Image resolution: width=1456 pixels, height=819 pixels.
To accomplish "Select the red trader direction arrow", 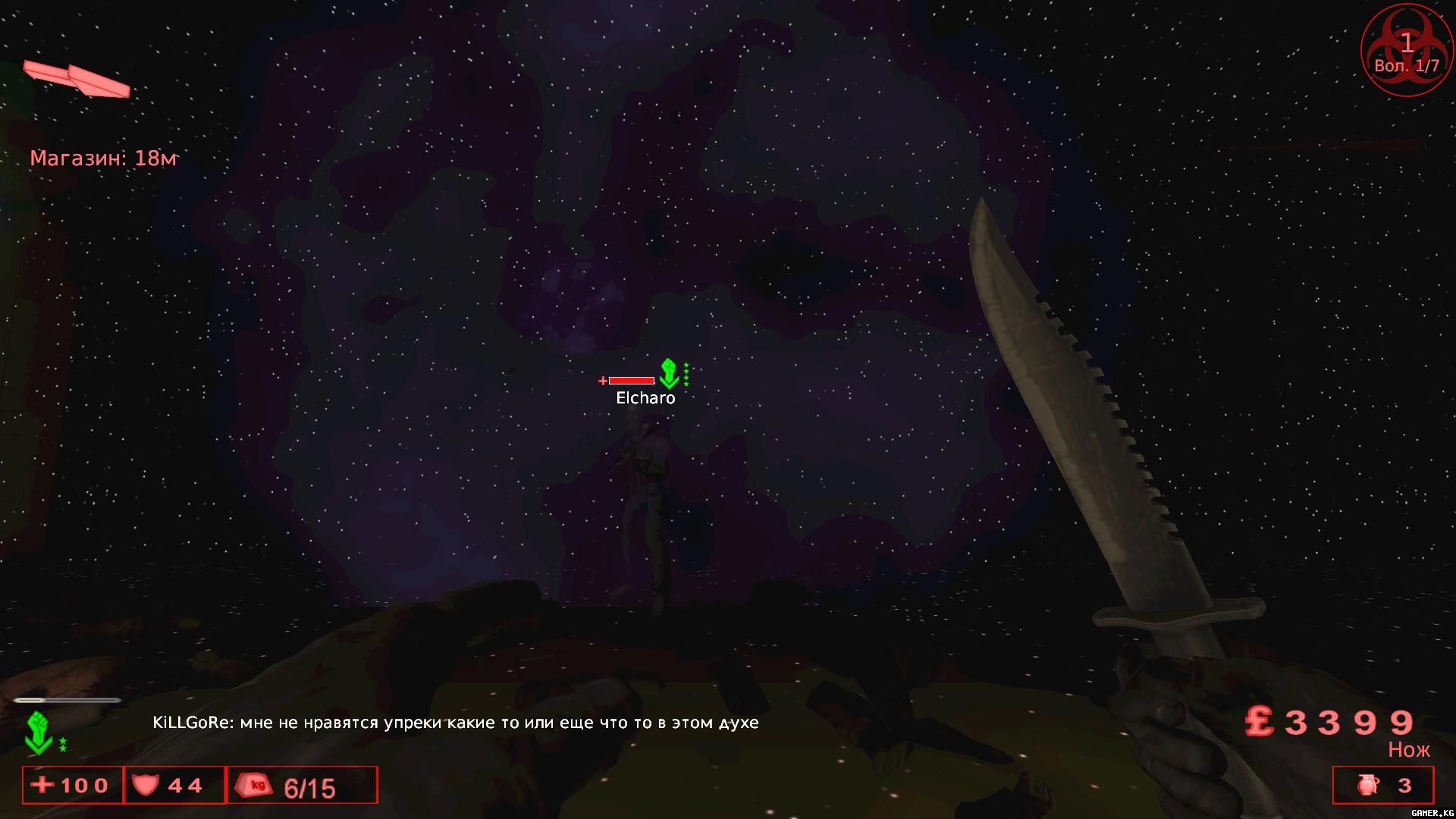I will (77, 79).
